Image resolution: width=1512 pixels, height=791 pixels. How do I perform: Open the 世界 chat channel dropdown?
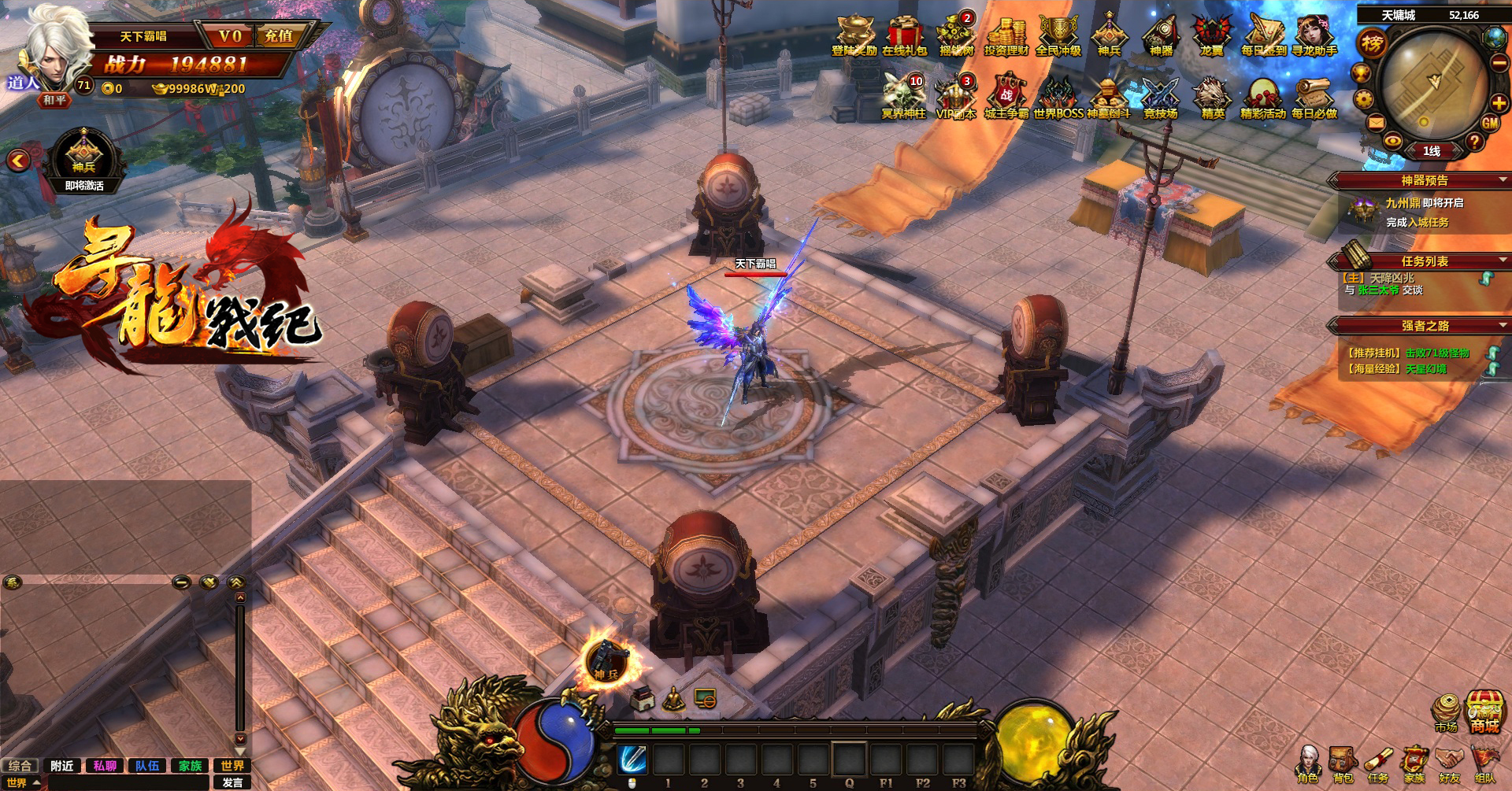[22, 782]
